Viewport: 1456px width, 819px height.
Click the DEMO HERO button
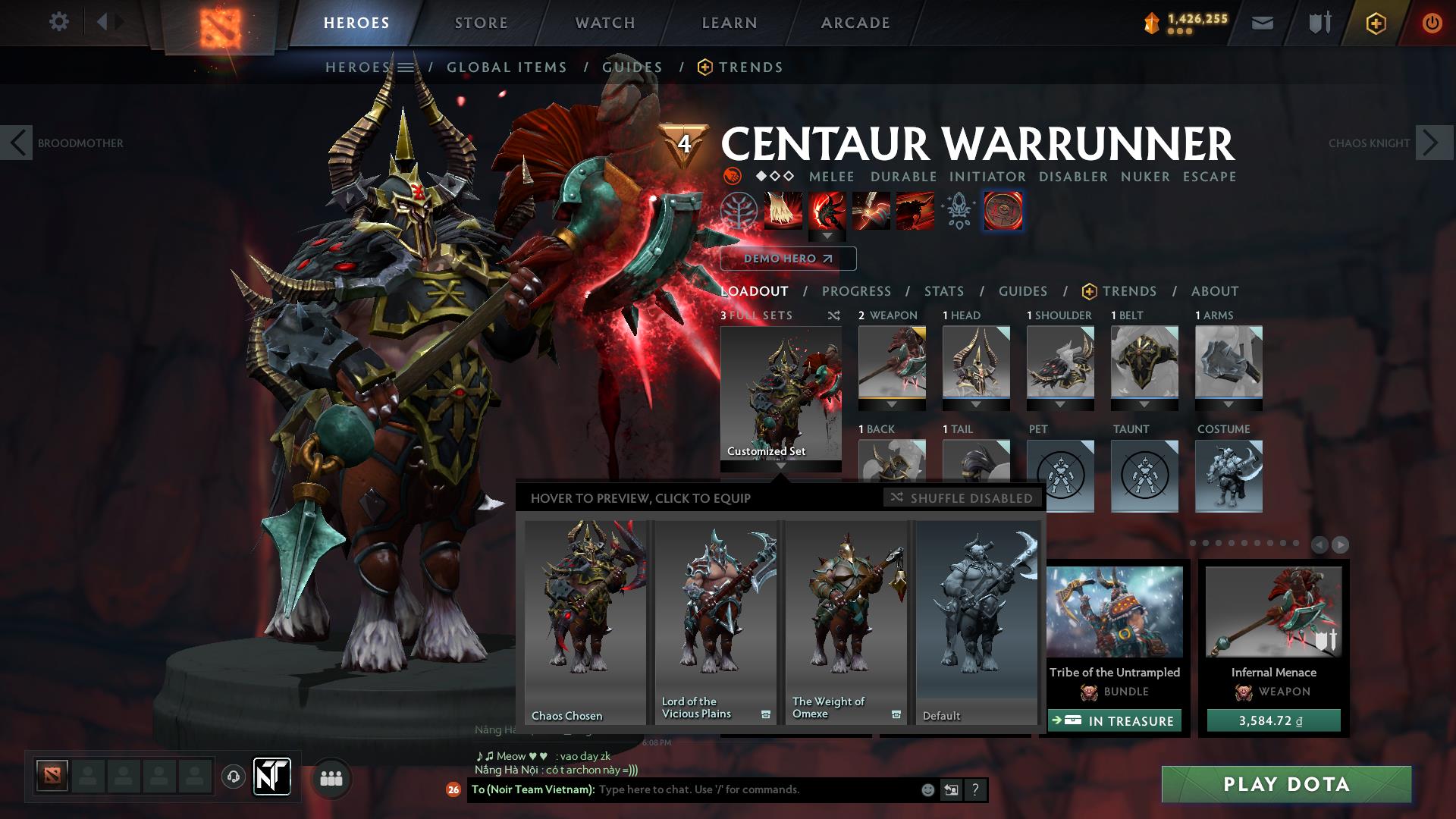(788, 259)
